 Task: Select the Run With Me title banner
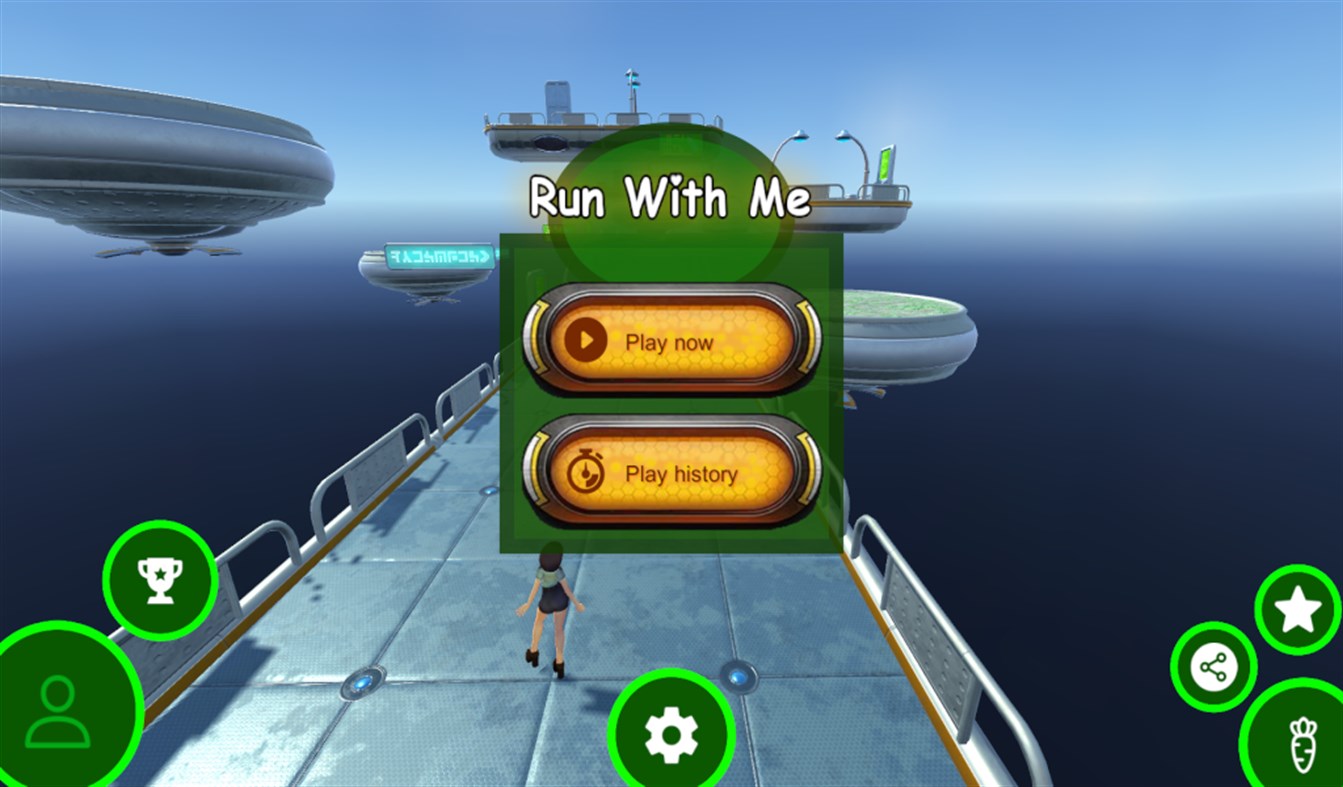tap(670, 195)
